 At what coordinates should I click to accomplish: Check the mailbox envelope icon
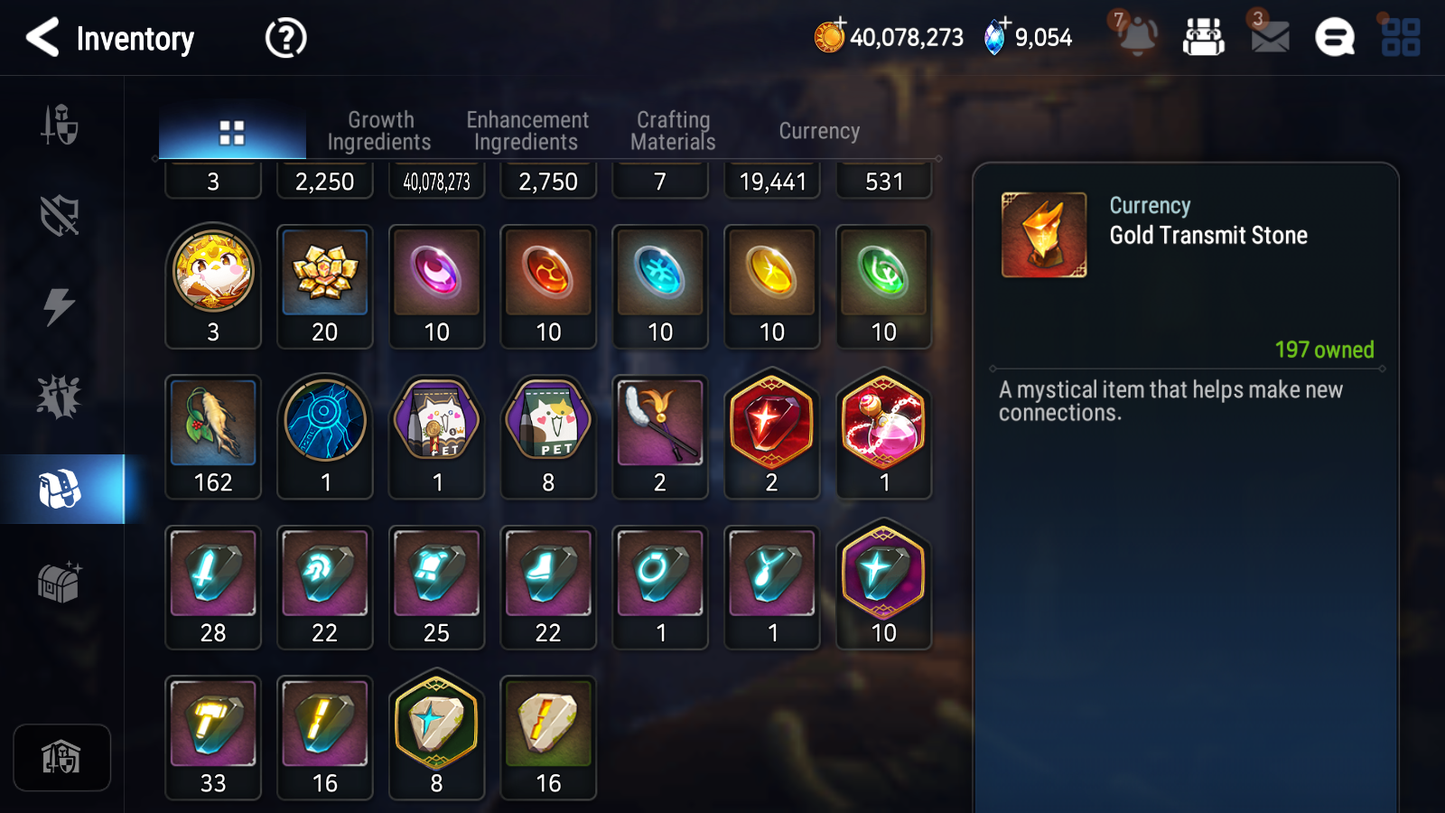pyautogui.click(x=1269, y=37)
